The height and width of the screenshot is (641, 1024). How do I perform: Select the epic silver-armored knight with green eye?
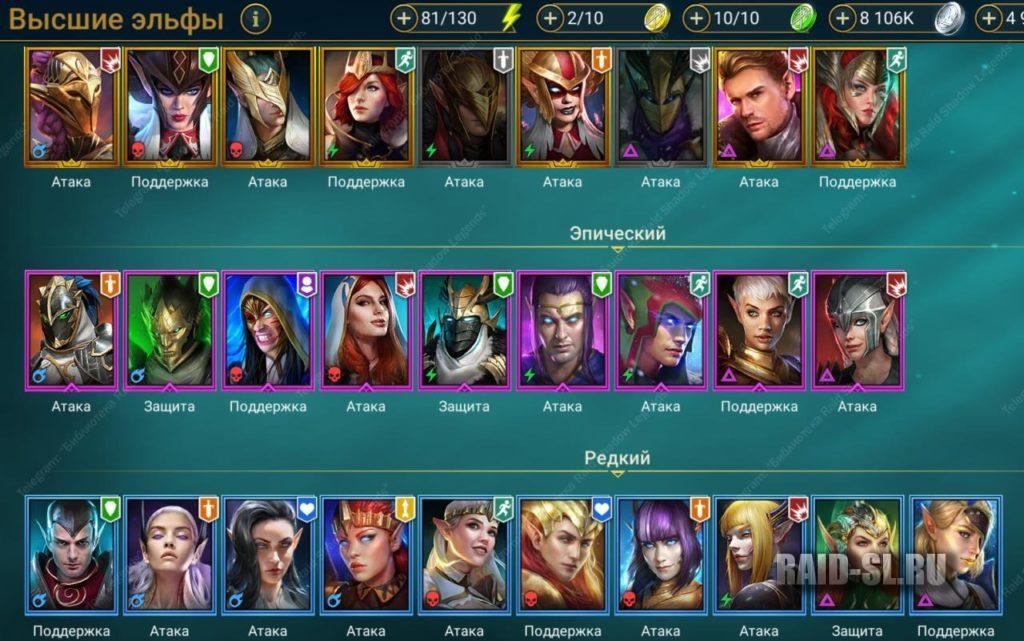tap(70, 330)
